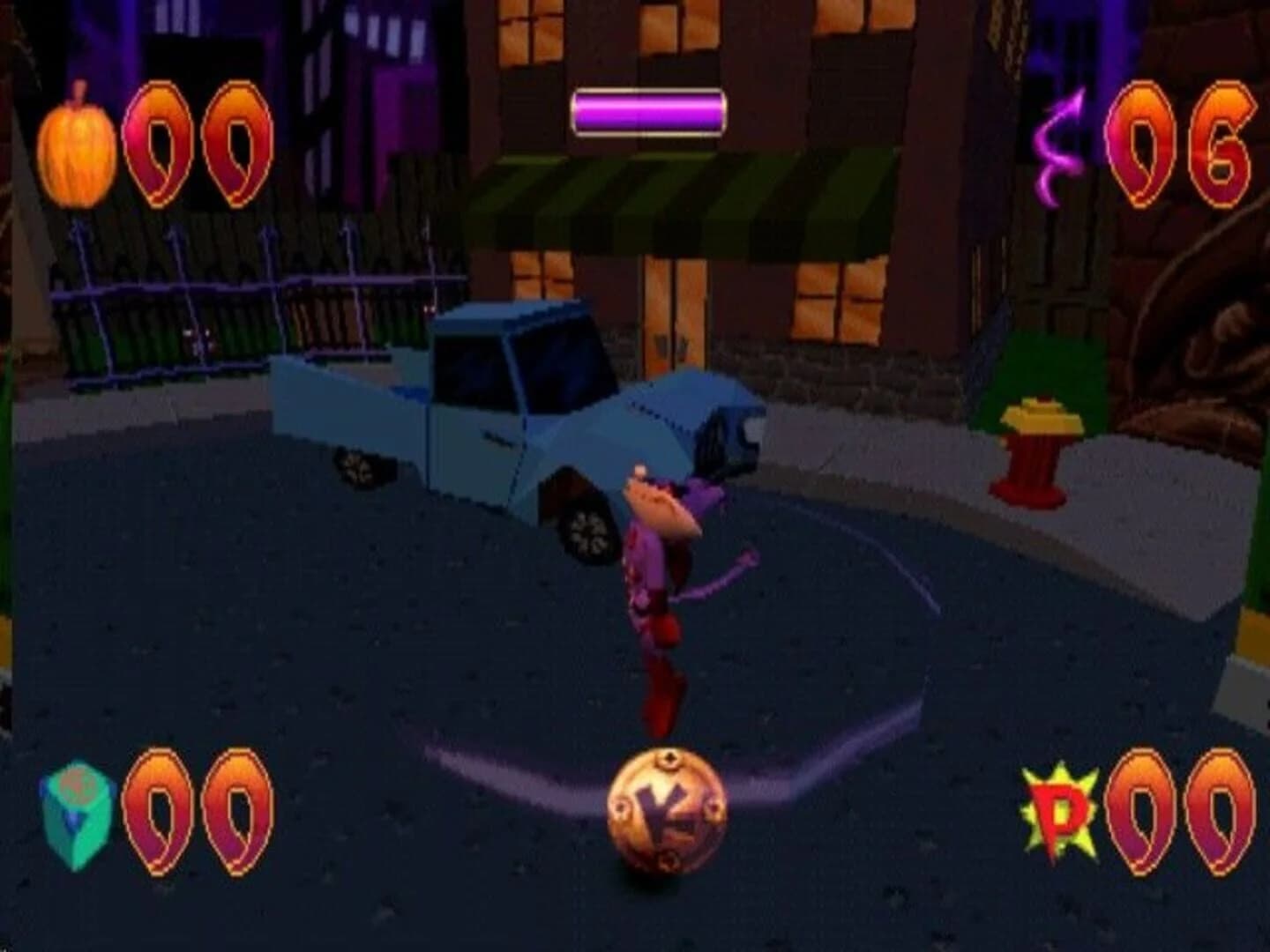
Task: Select the JD medallion under the character
Action: (663, 809)
